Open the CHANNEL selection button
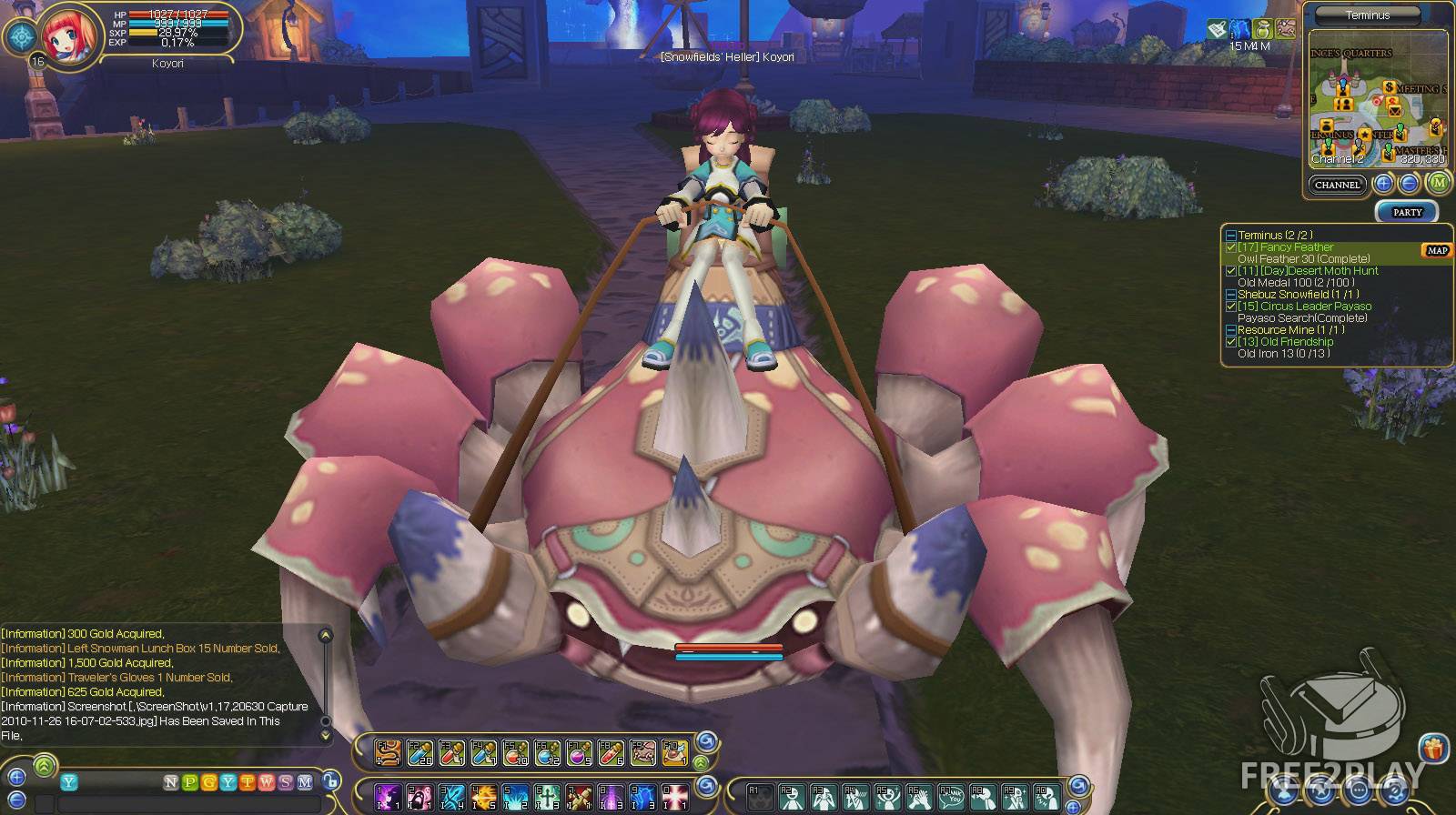The height and width of the screenshot is (815, 1456). tap(1337, 185)
